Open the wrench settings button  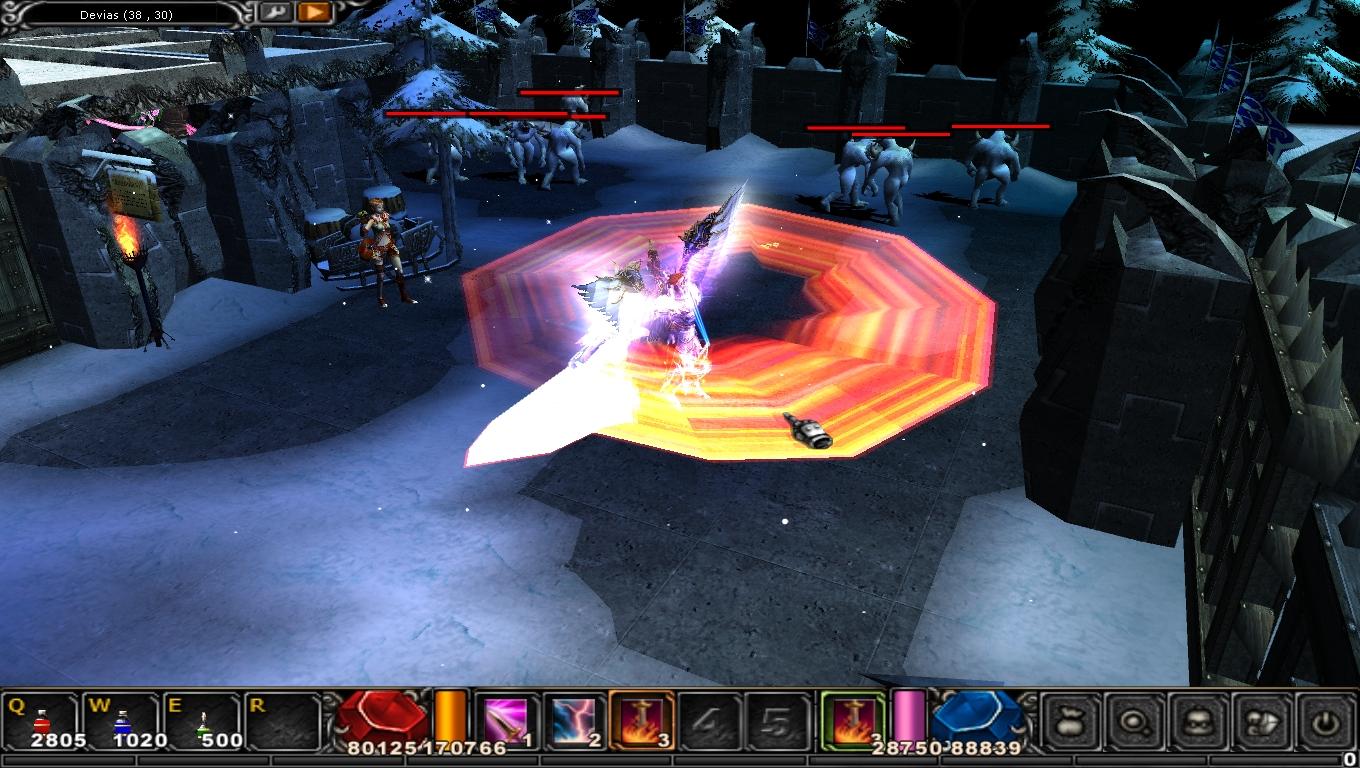tap(274, 12)
